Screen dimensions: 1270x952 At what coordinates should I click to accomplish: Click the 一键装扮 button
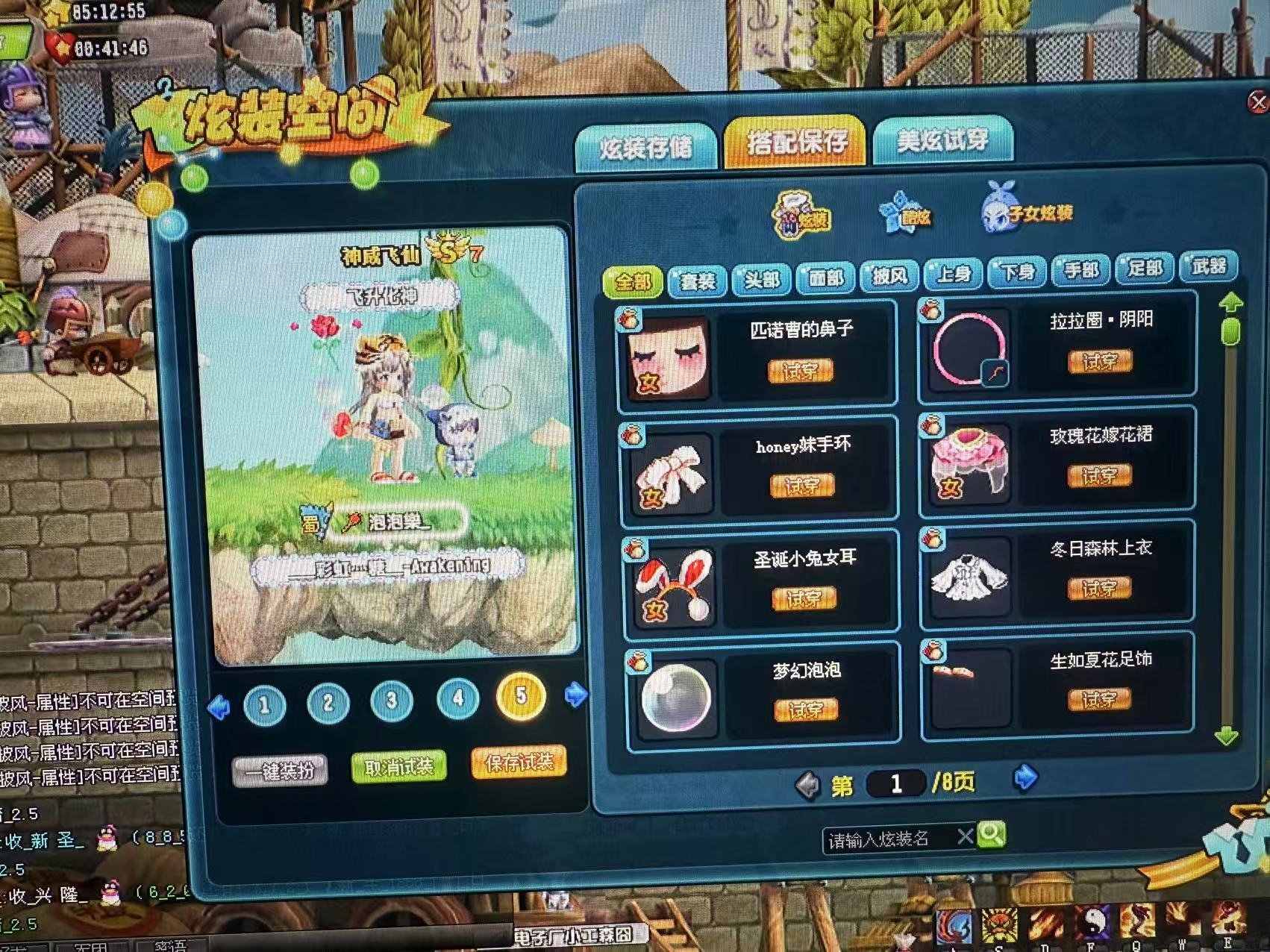pyautogui.click(x=280, y=771)
